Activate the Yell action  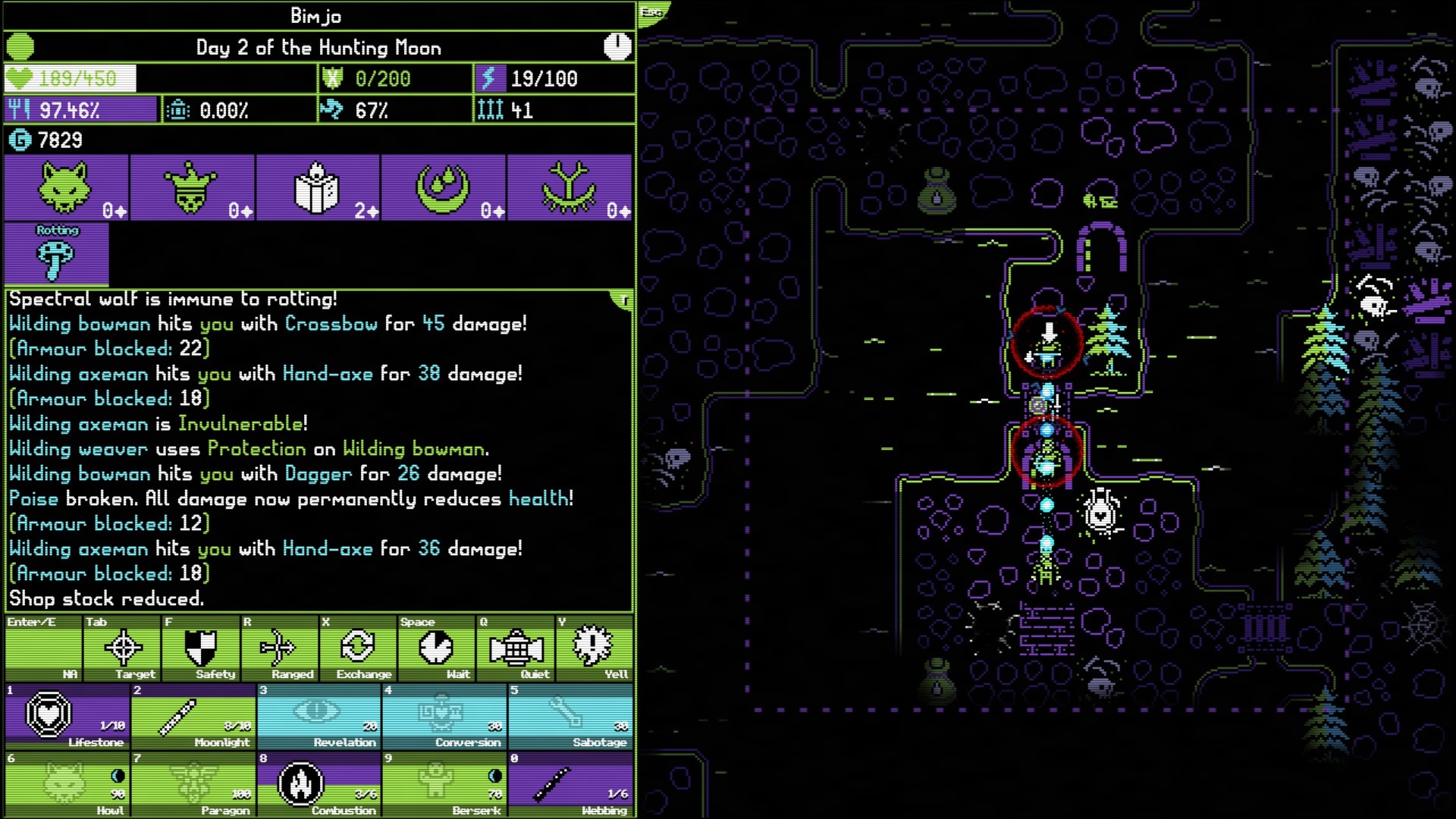coord(594,648)
